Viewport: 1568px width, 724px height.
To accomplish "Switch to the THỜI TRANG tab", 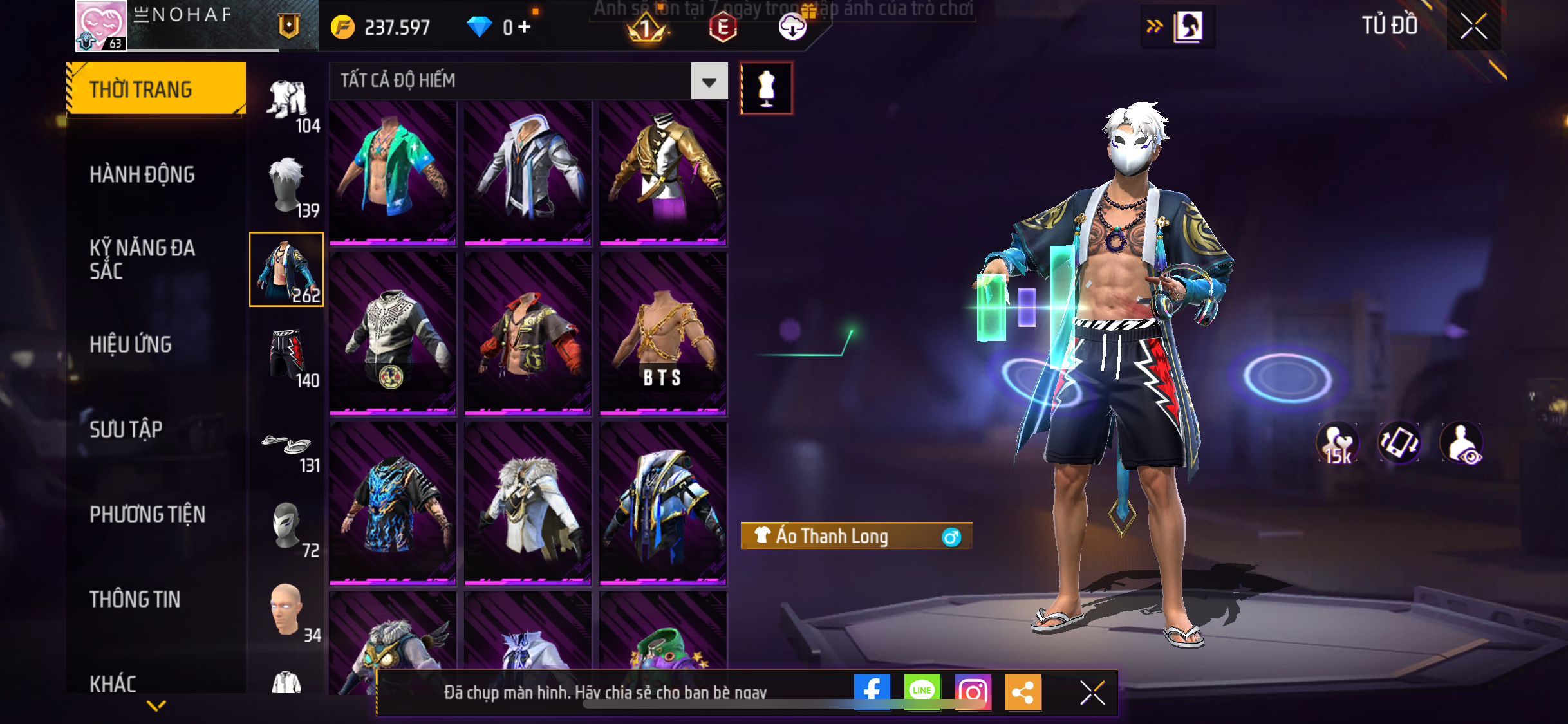I will pyautogui.click(x=156, y=89).
